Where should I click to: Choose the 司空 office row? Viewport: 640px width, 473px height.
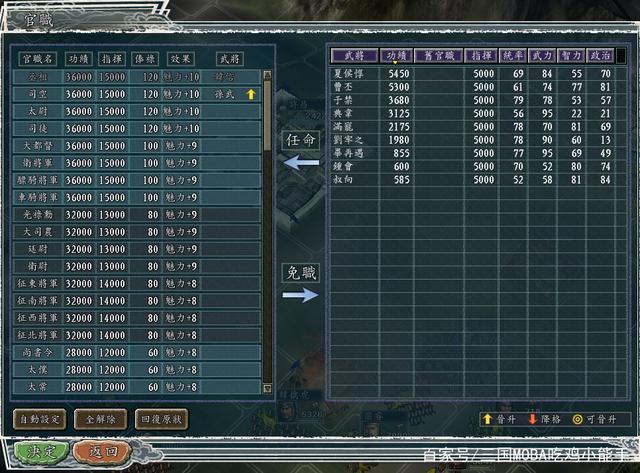38,94
